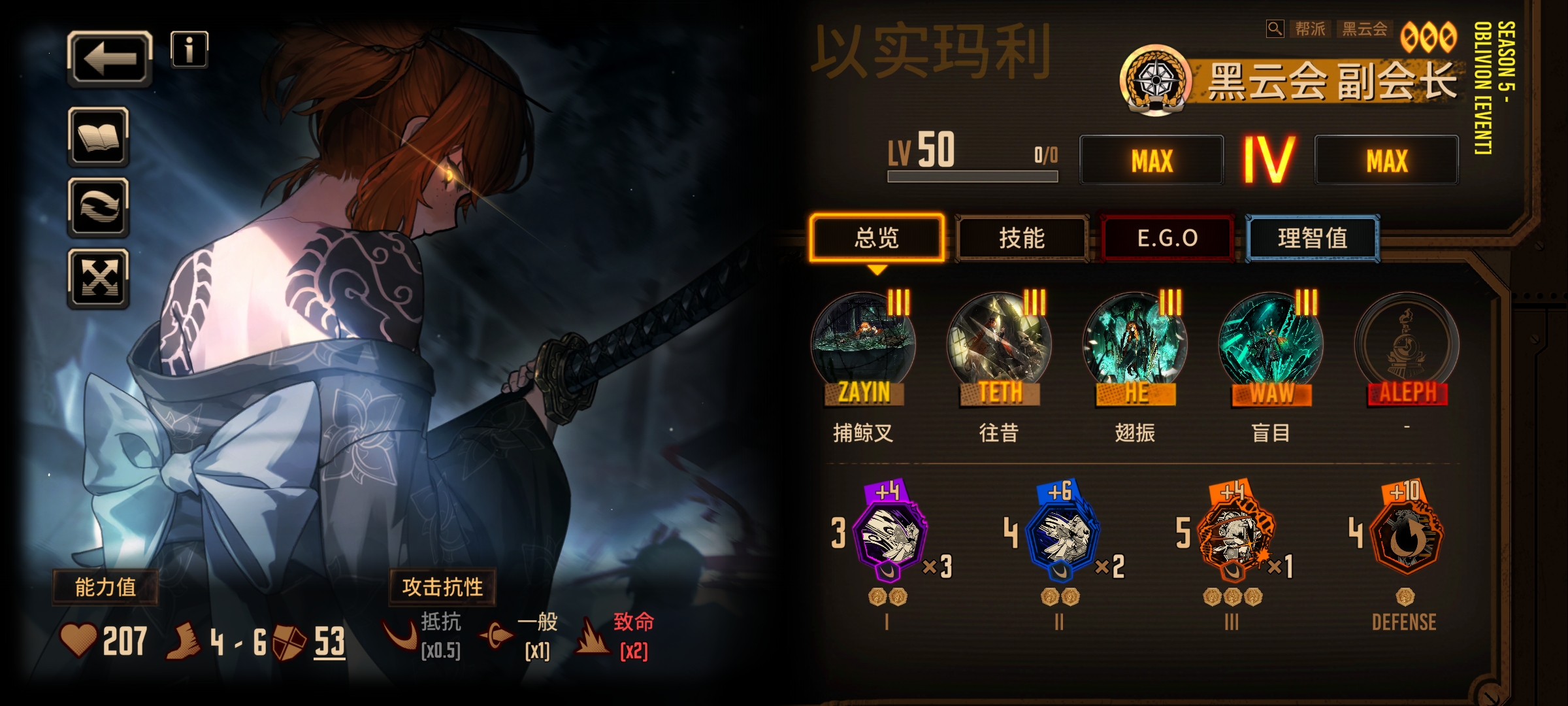Click the swap arrows icon

(99, 208)
